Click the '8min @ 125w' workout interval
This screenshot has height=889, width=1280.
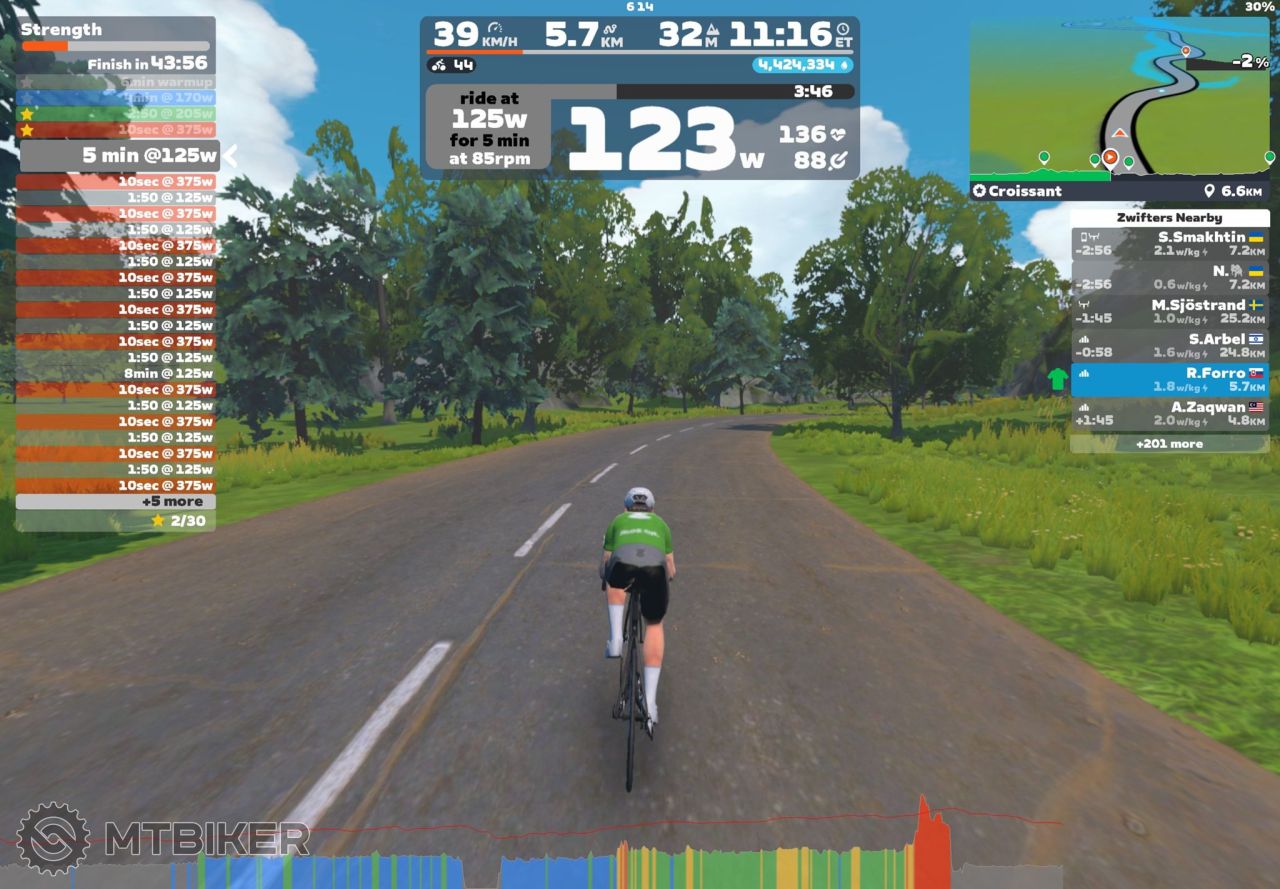tap(116, 373)
